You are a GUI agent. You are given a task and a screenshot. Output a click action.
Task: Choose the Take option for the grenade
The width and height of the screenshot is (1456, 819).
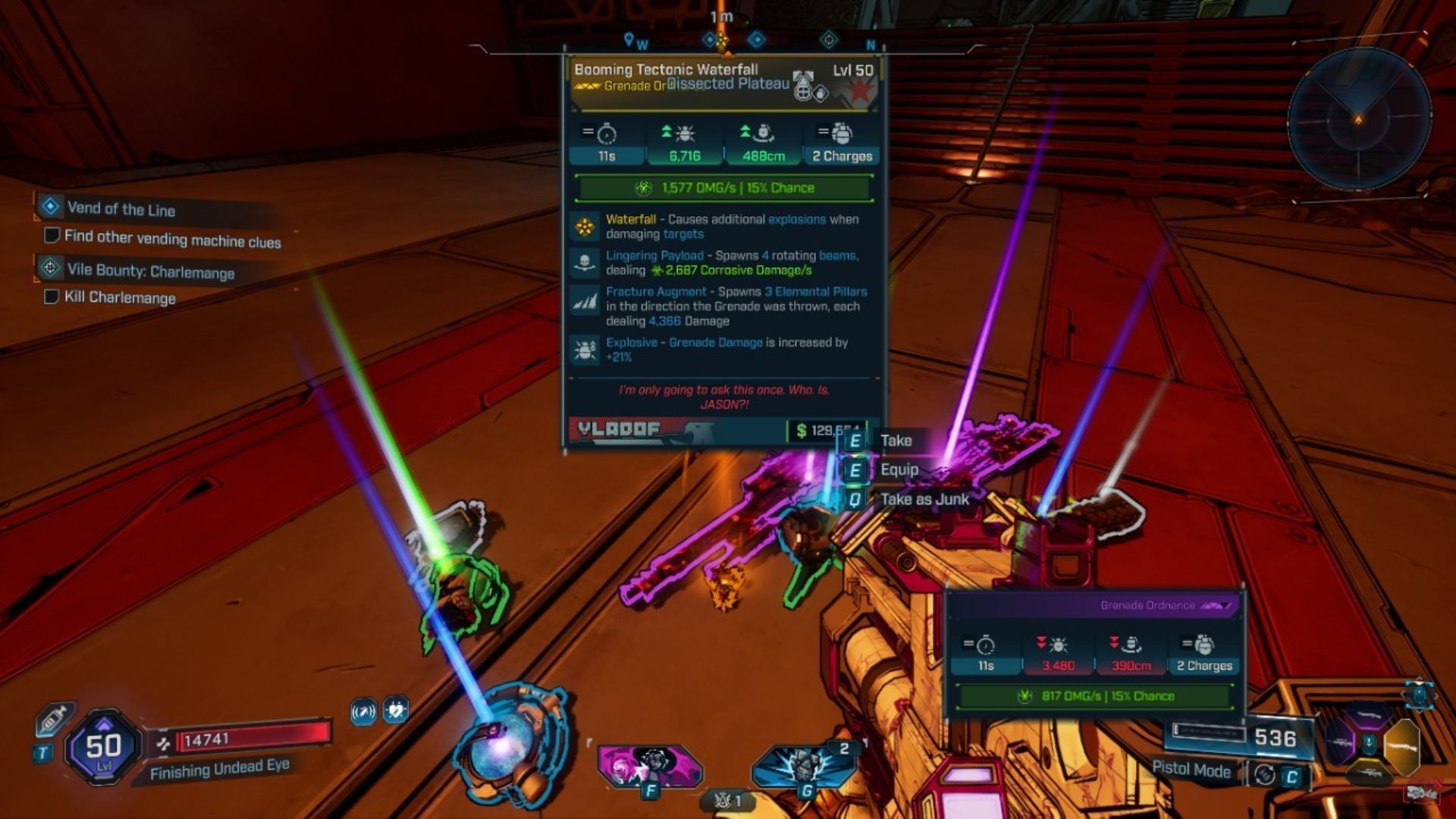coord(895,441)
